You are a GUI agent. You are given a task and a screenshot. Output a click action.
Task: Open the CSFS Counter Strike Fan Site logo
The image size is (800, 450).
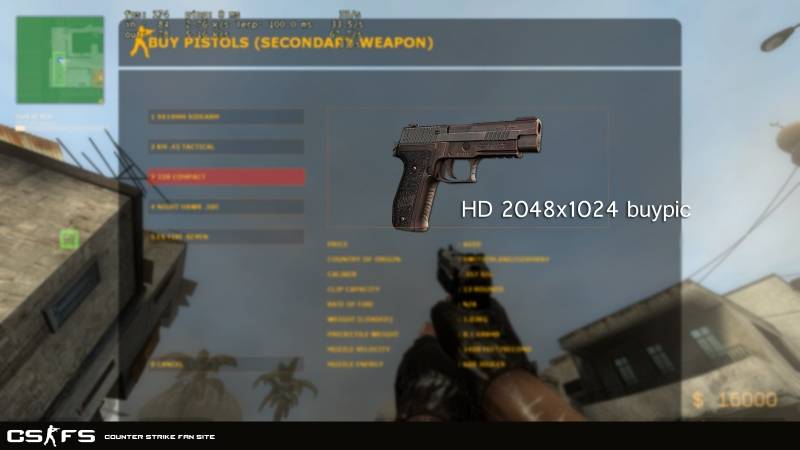(x=52, y=436)
